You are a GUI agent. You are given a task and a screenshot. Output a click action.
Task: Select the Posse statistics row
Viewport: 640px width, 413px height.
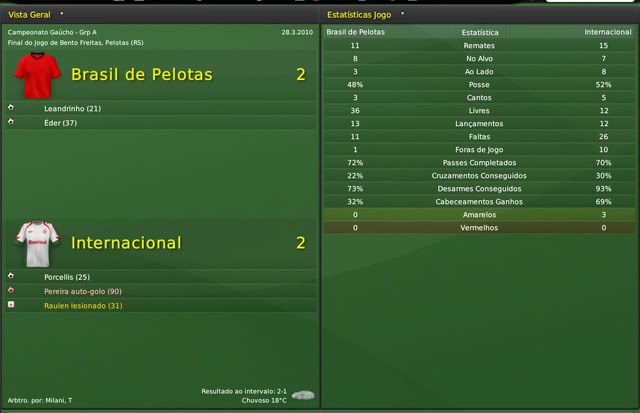481,84
